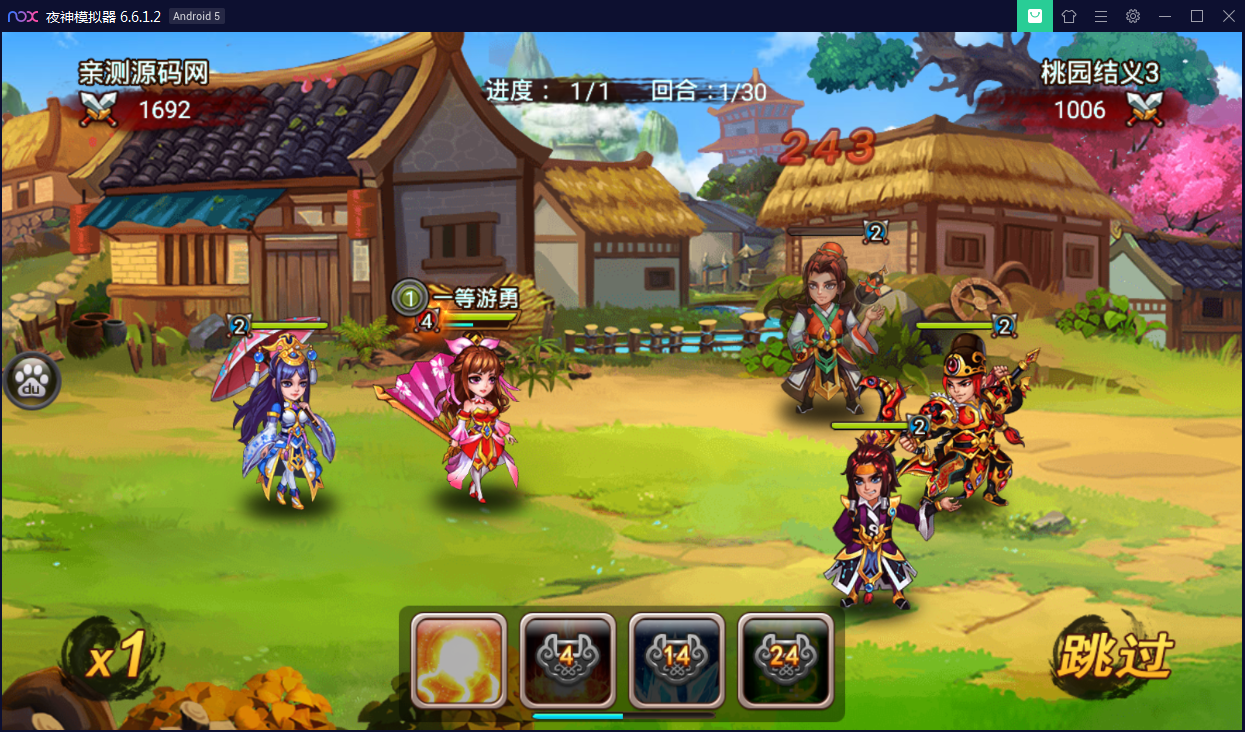
Task: Open the Nox settings gear
Action: [1133, 16]
